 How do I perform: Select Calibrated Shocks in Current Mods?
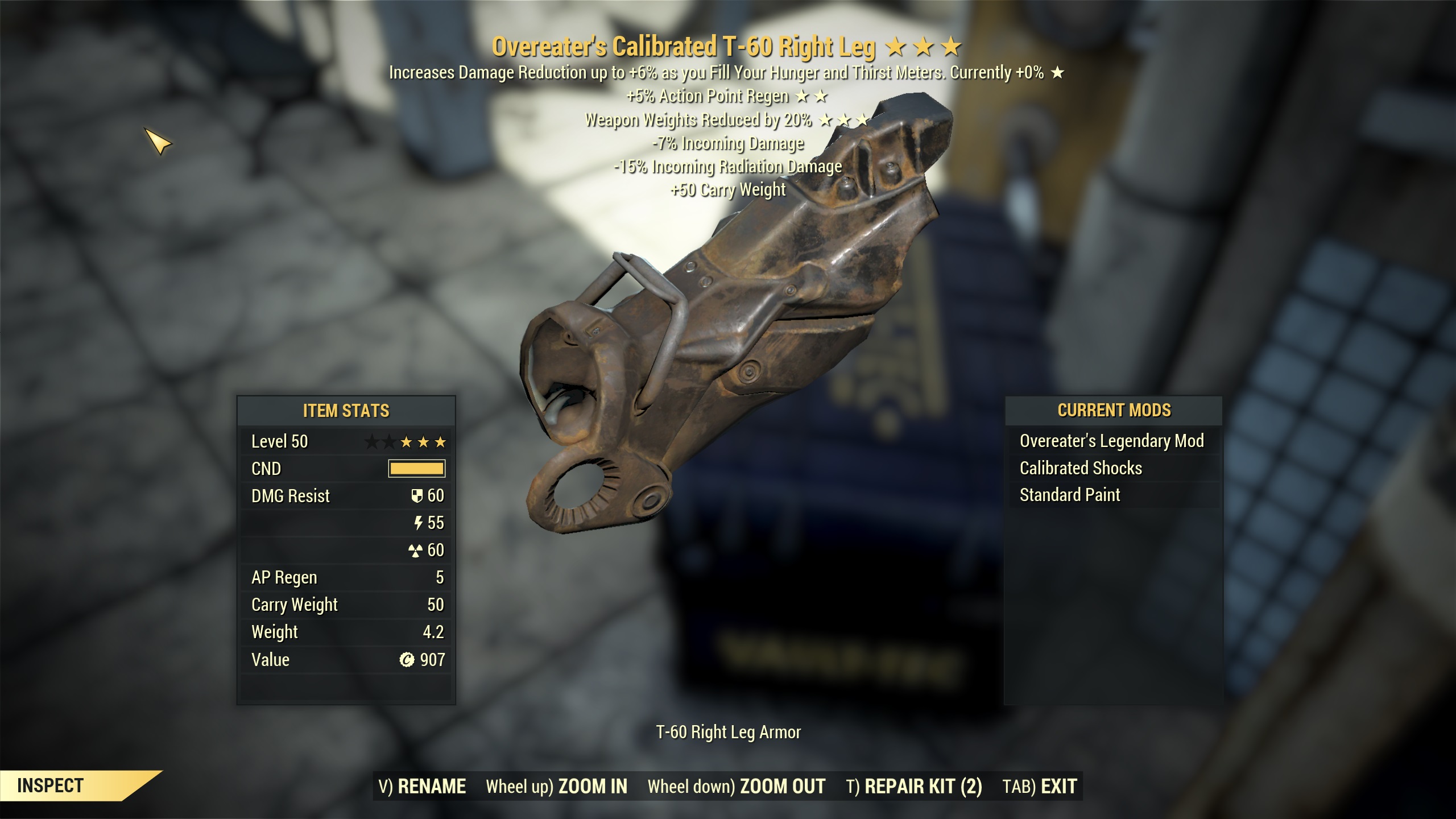pyautogui.click(x=1081, y=468)
